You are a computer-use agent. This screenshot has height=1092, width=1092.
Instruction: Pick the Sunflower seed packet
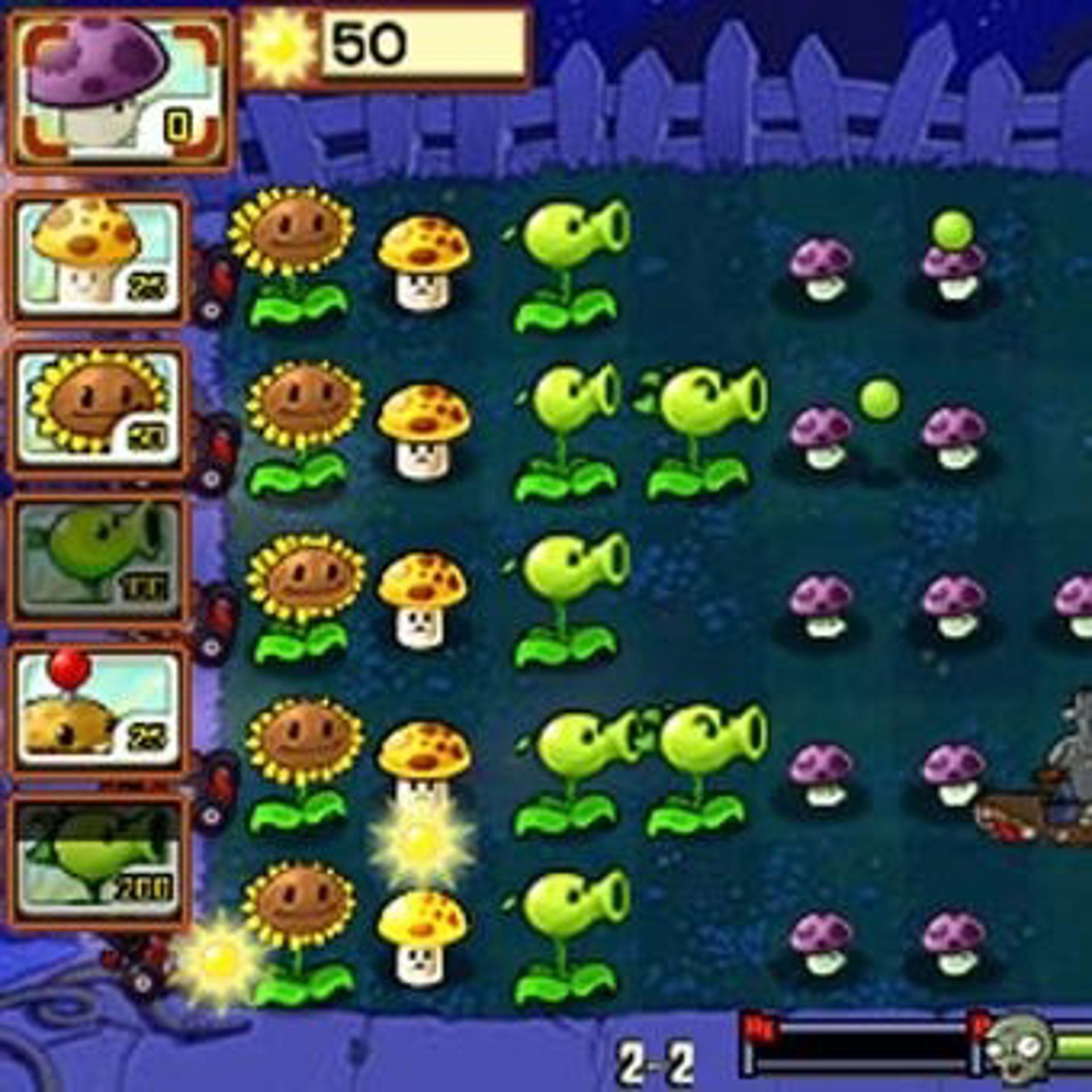pos(98,409)
